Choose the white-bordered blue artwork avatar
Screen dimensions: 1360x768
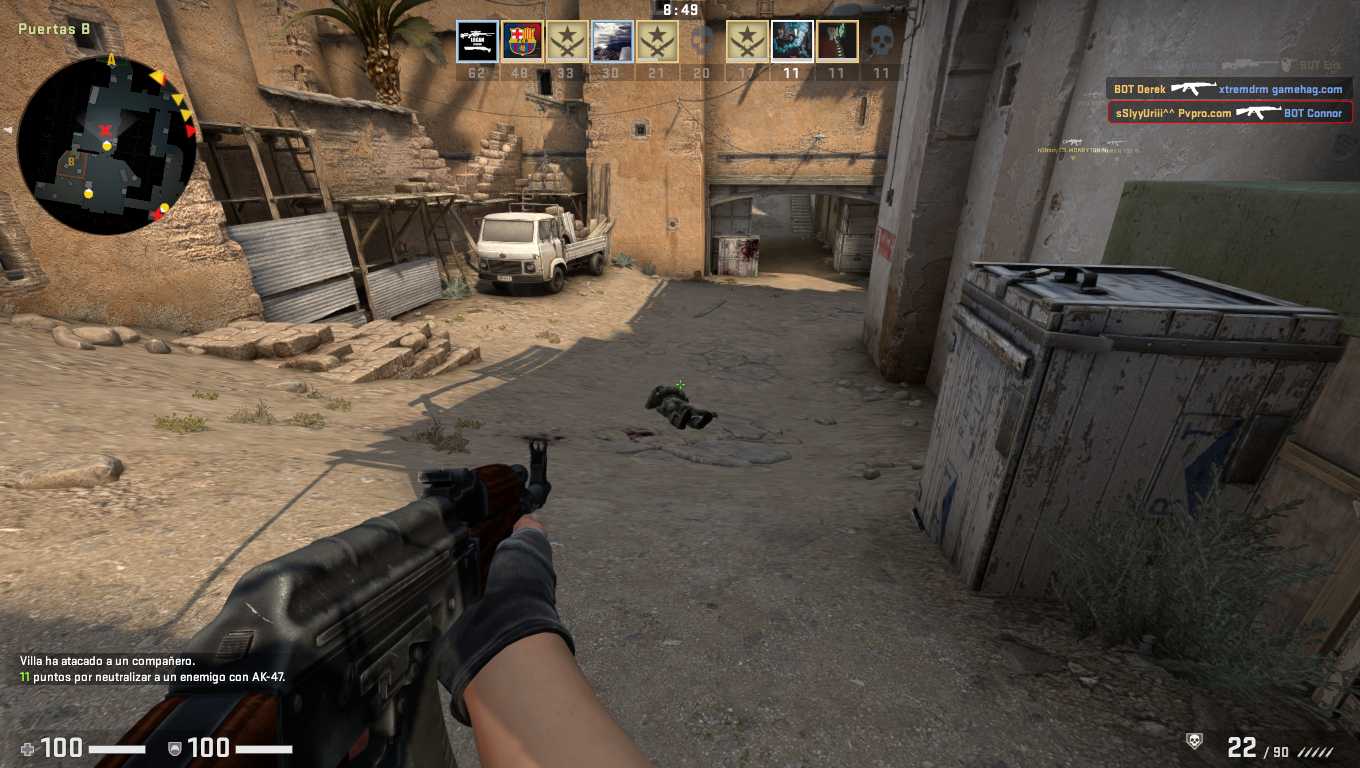point(792,42)
